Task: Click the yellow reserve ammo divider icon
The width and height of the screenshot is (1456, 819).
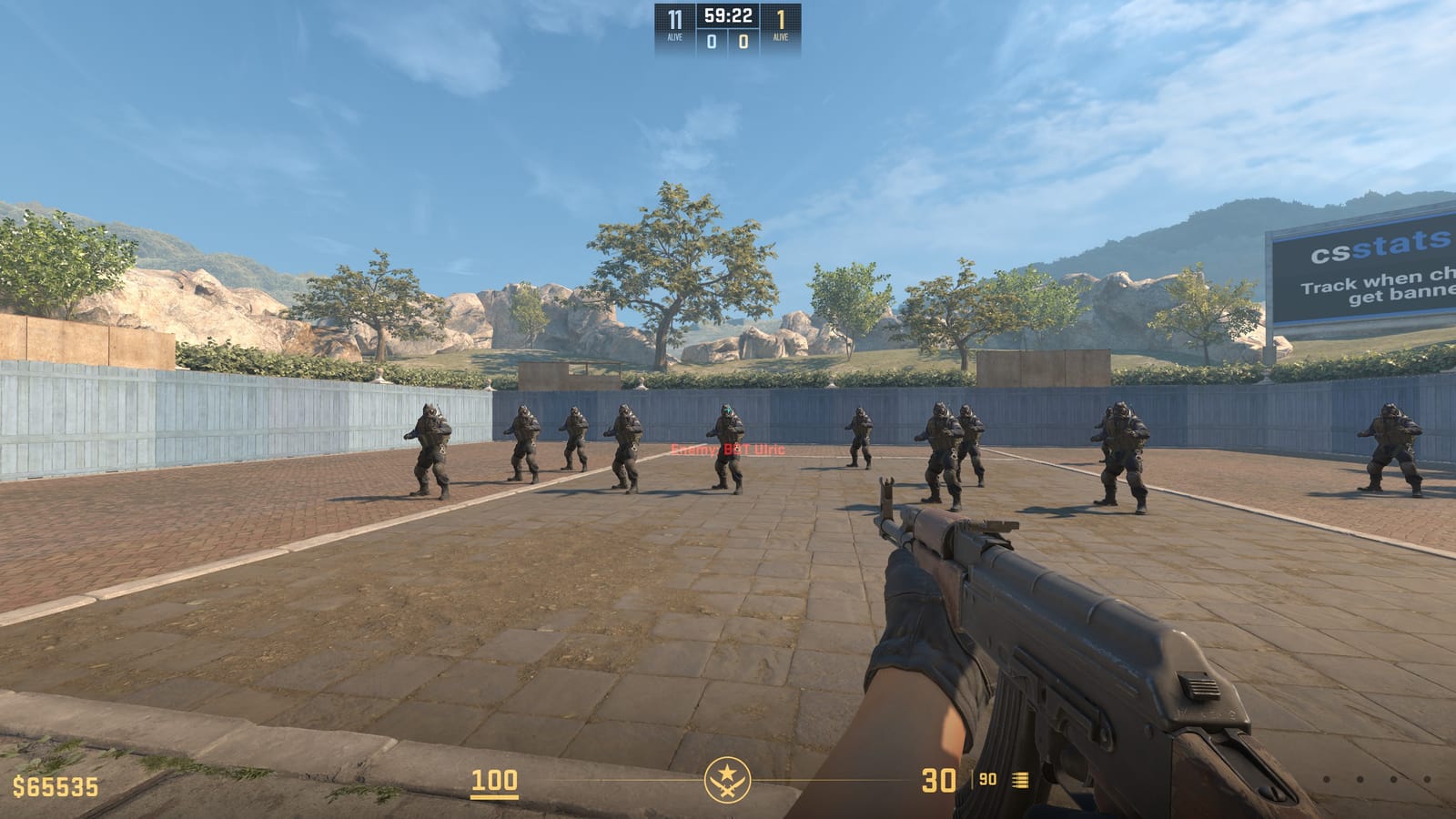Action: [972, 781]
